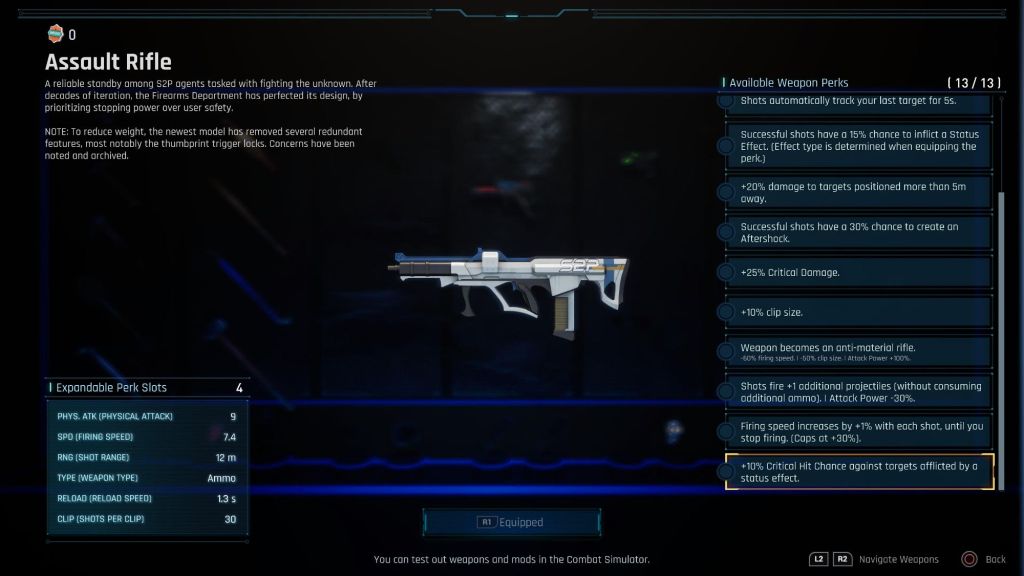This screenshot has width=1024, height=576.
Task: Pick the +25% Critical Damage perk
Action: [859, 272]
